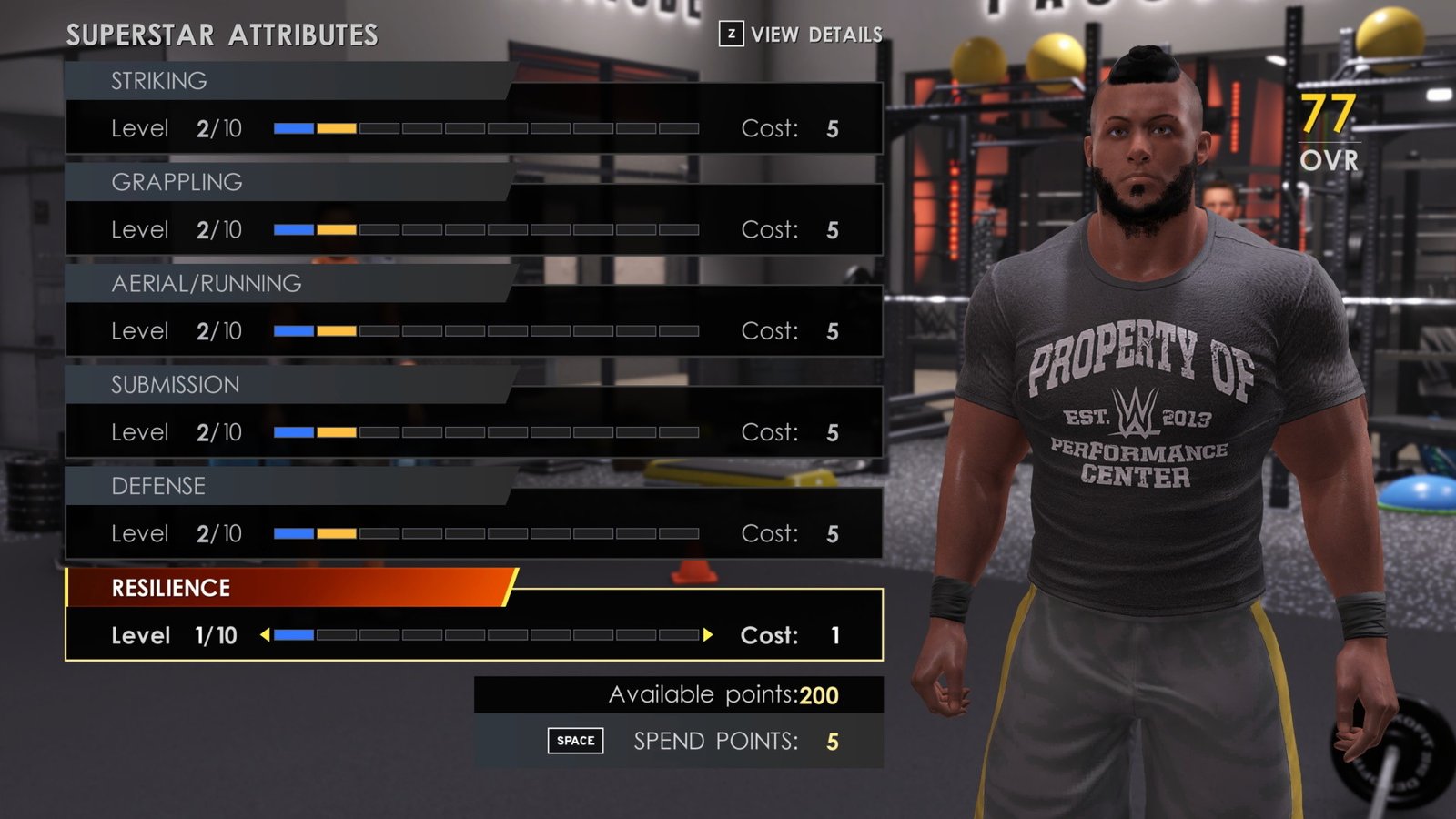Click the Defense attribute header banner
1456x819 pixels.
point(273,486)
